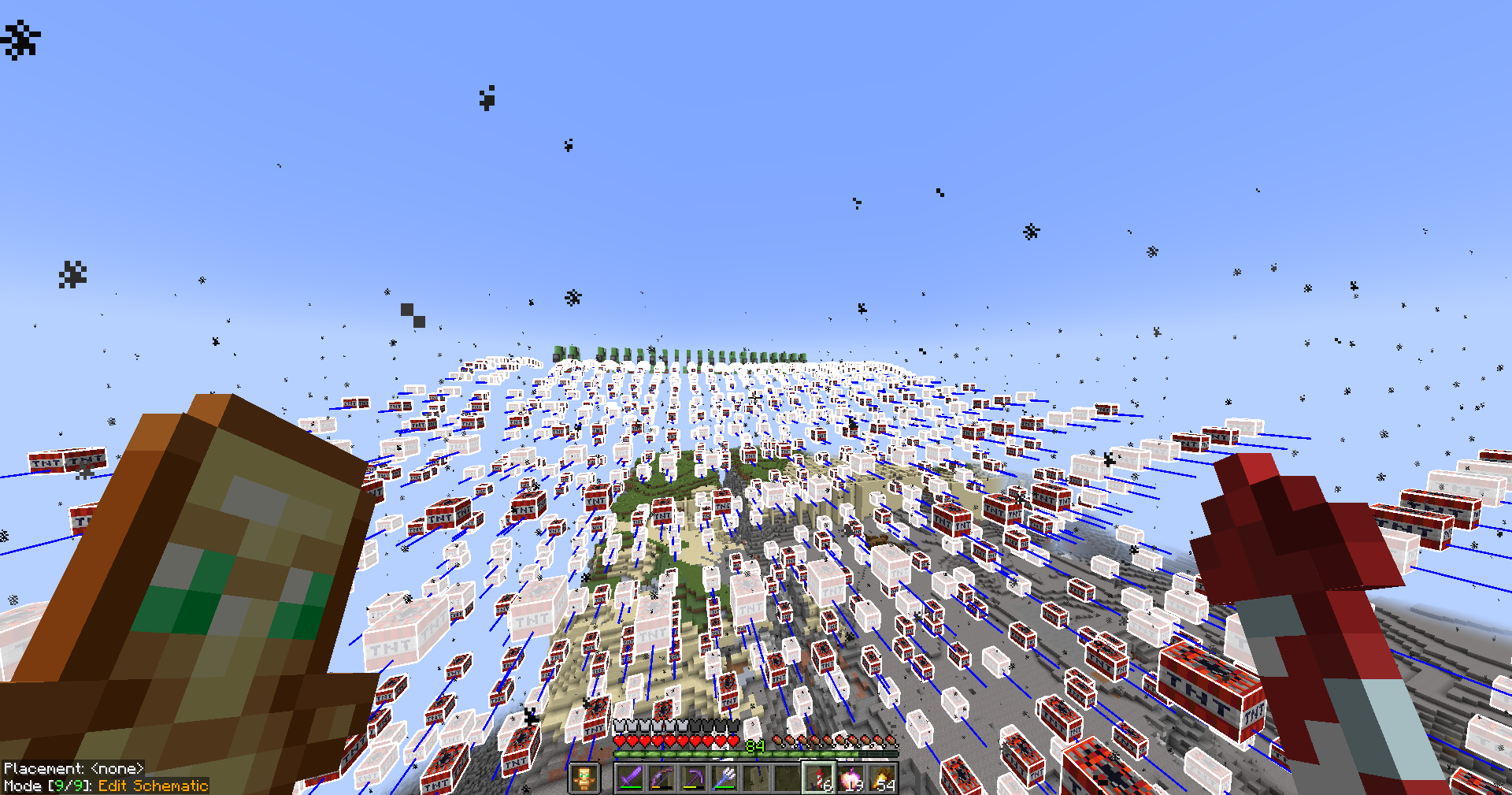Viewport: 1512px width, 795px height.
Task: Click the green [9/9] mode counter
Action: tap(70, 786)
